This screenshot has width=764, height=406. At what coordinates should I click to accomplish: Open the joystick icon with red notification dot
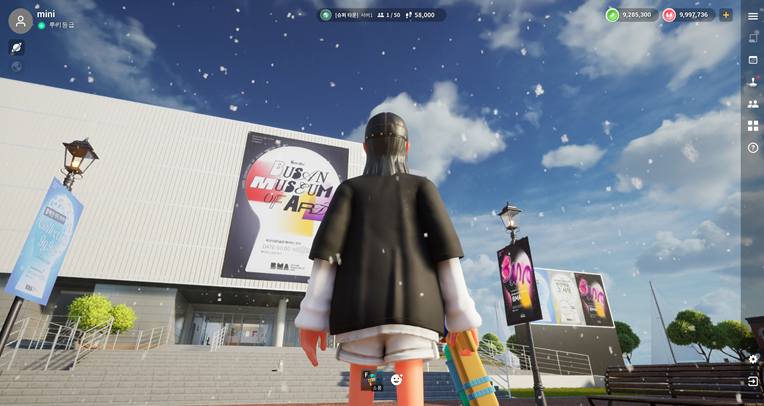[753, 82]
